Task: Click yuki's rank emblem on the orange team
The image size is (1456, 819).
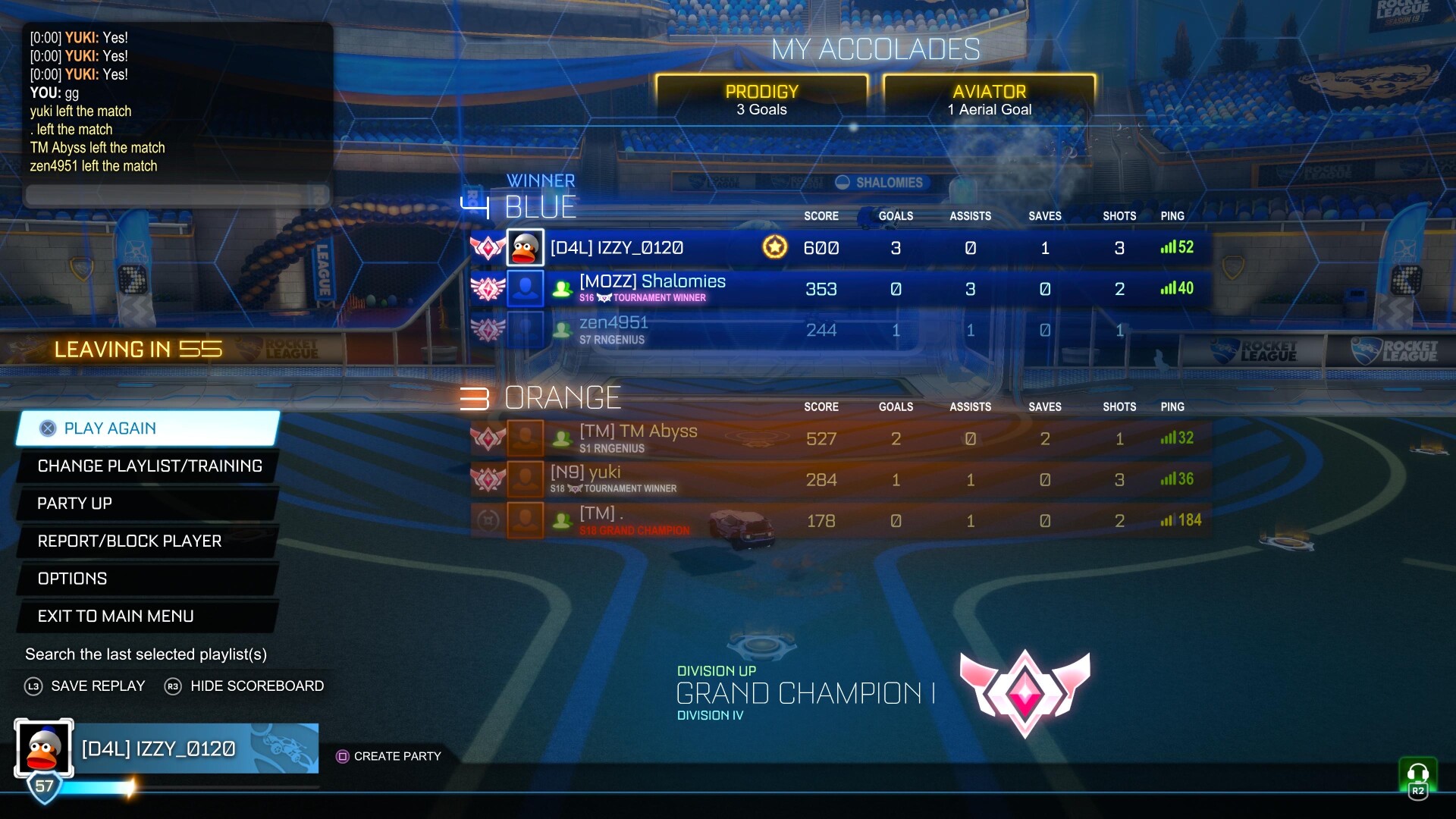Action: coord(488,479)
